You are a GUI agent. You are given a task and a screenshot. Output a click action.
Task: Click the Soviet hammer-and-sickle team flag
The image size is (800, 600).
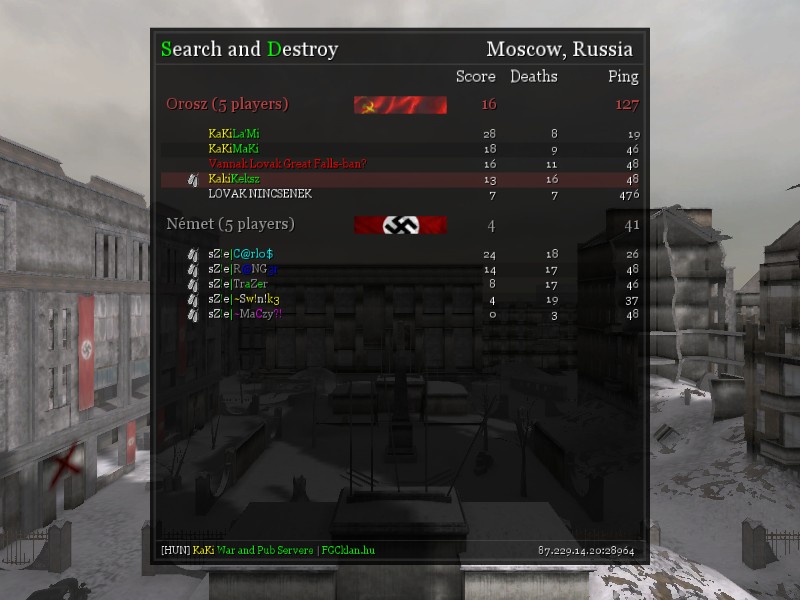(x=400, y=105)
